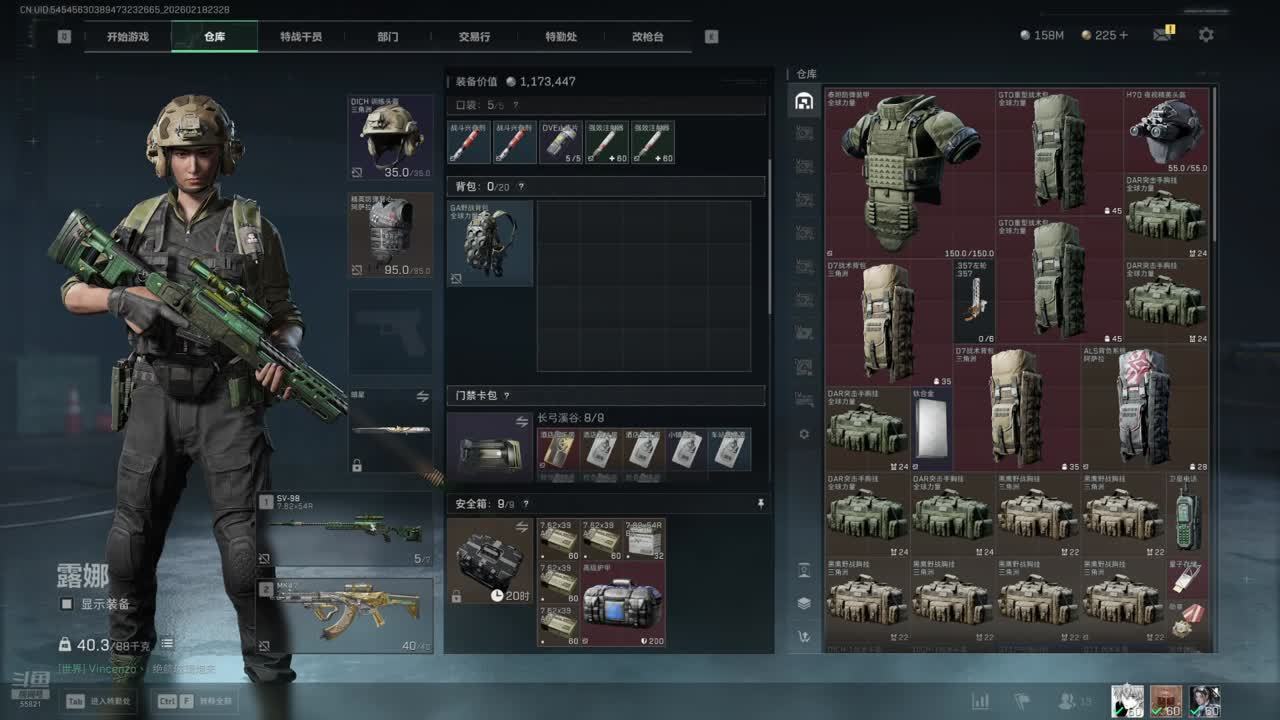Open the 改枪台 gunsmith tab
The width and height of the screenshot is (1280, 720).
(x=647, y=37)
